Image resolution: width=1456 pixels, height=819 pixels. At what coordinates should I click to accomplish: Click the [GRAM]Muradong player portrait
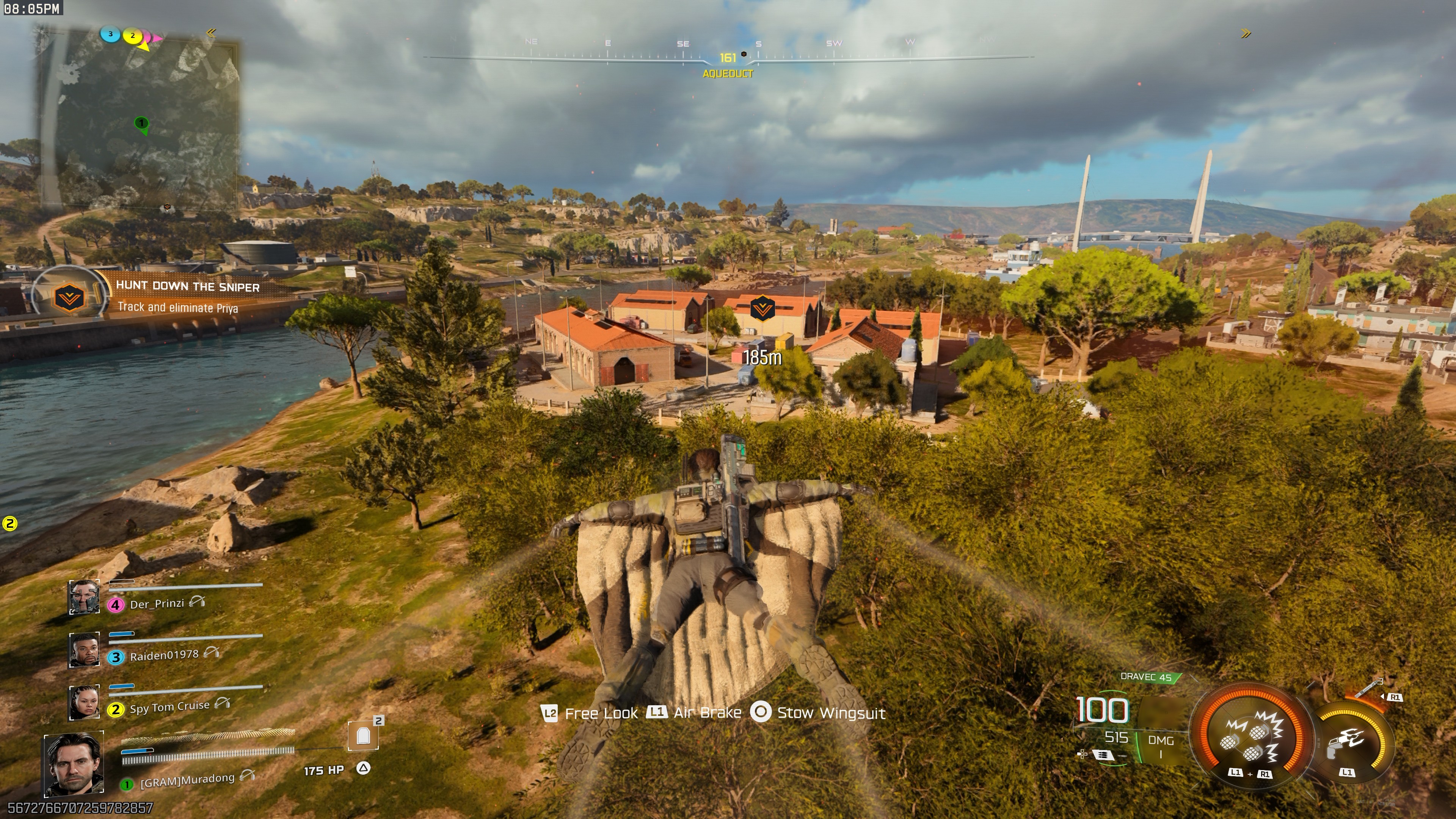coord(74,764)
